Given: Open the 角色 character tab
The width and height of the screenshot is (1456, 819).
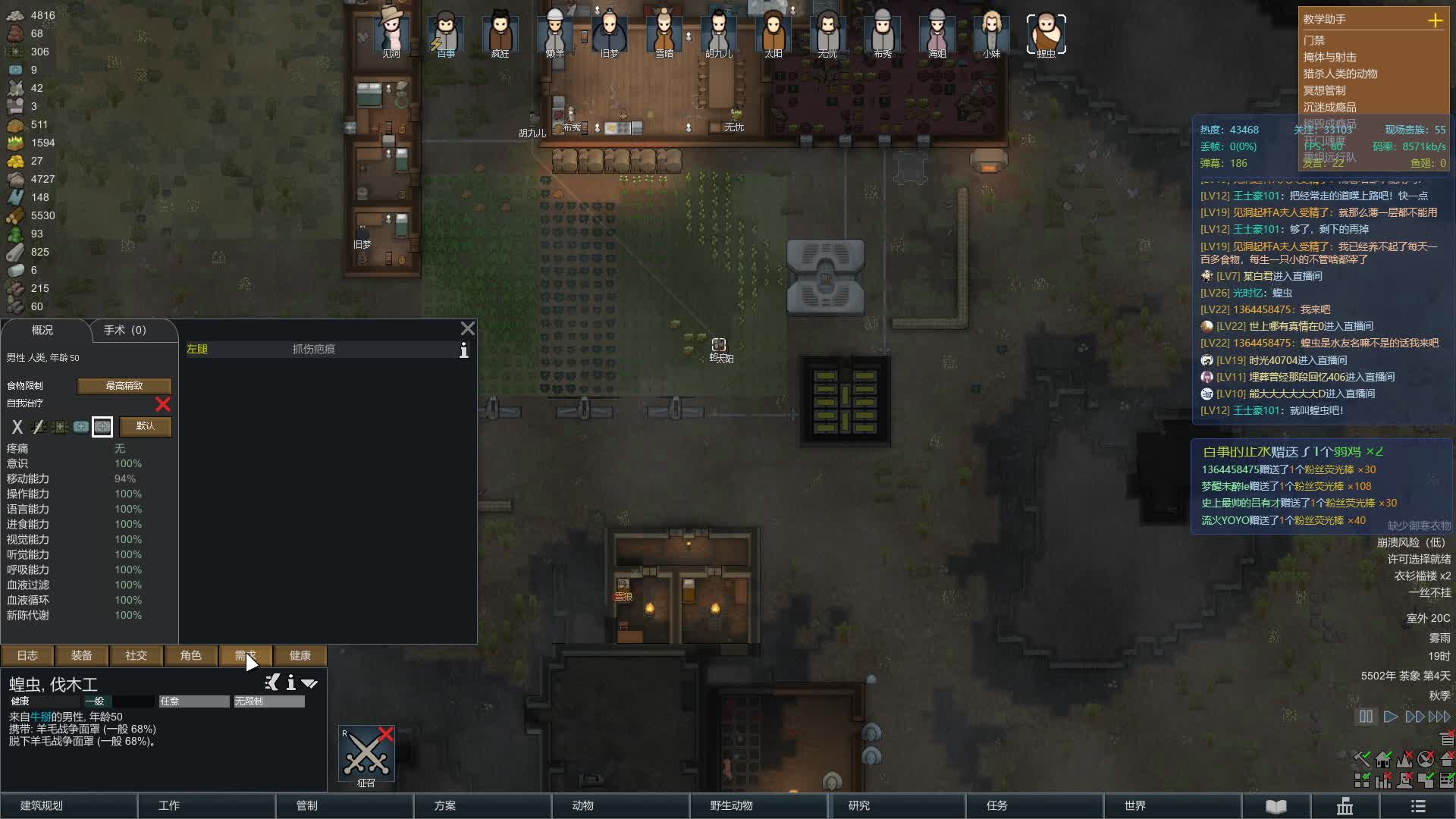Looking at the screenshot, I should [x=190, y=655].
